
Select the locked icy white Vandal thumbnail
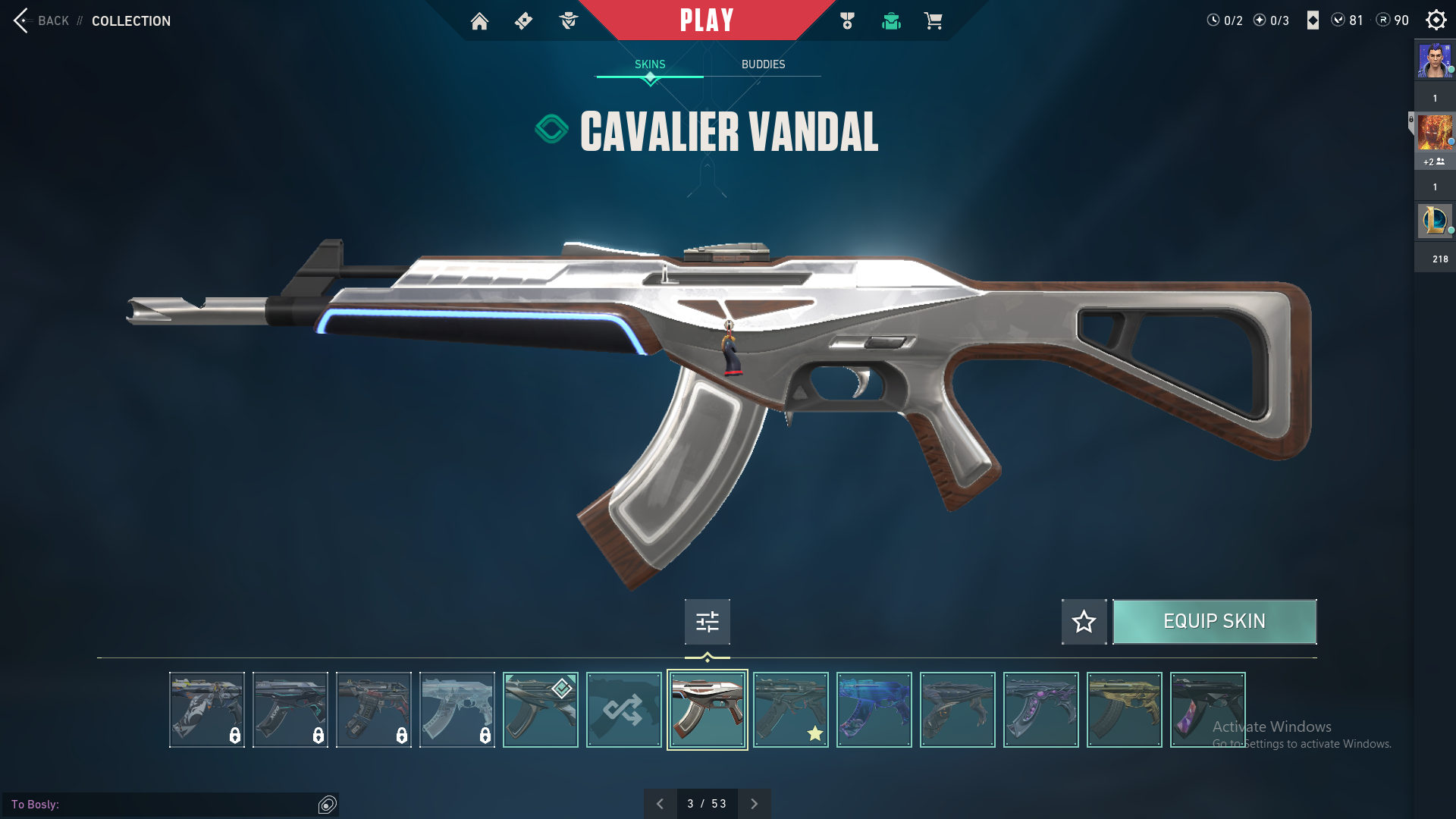457,710
